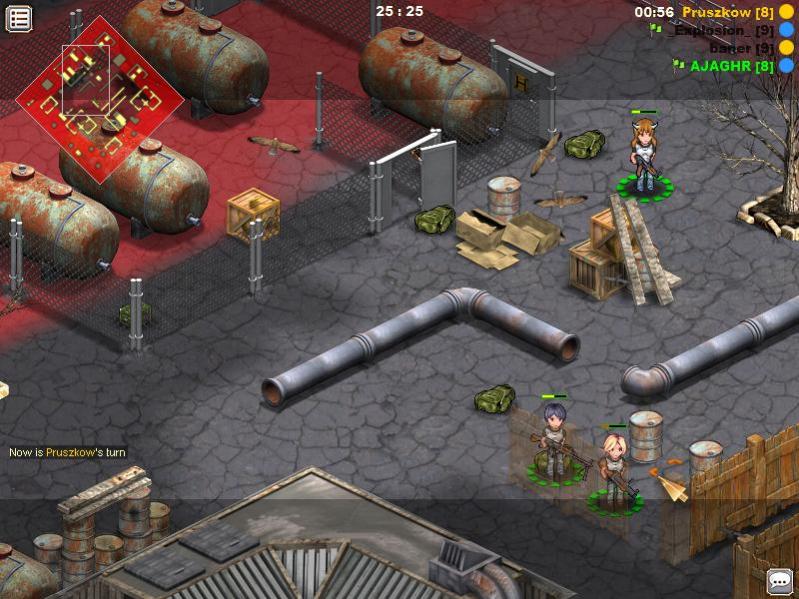Open the chat speech bubble
Image resolution: width=799 pixels, height=599 pixels.
click(779, 580)
